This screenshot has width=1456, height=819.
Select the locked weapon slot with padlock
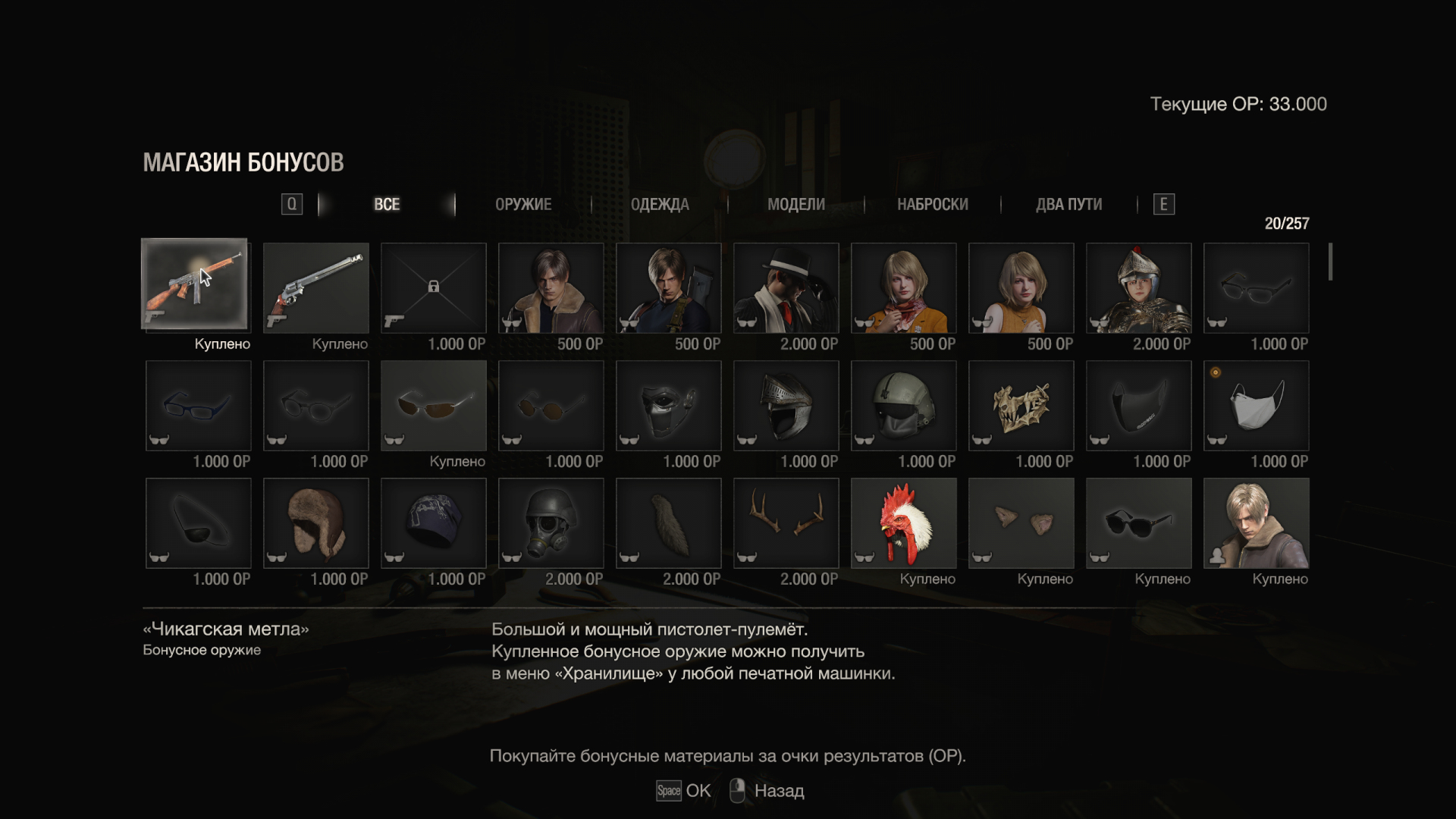coord(434,288)
